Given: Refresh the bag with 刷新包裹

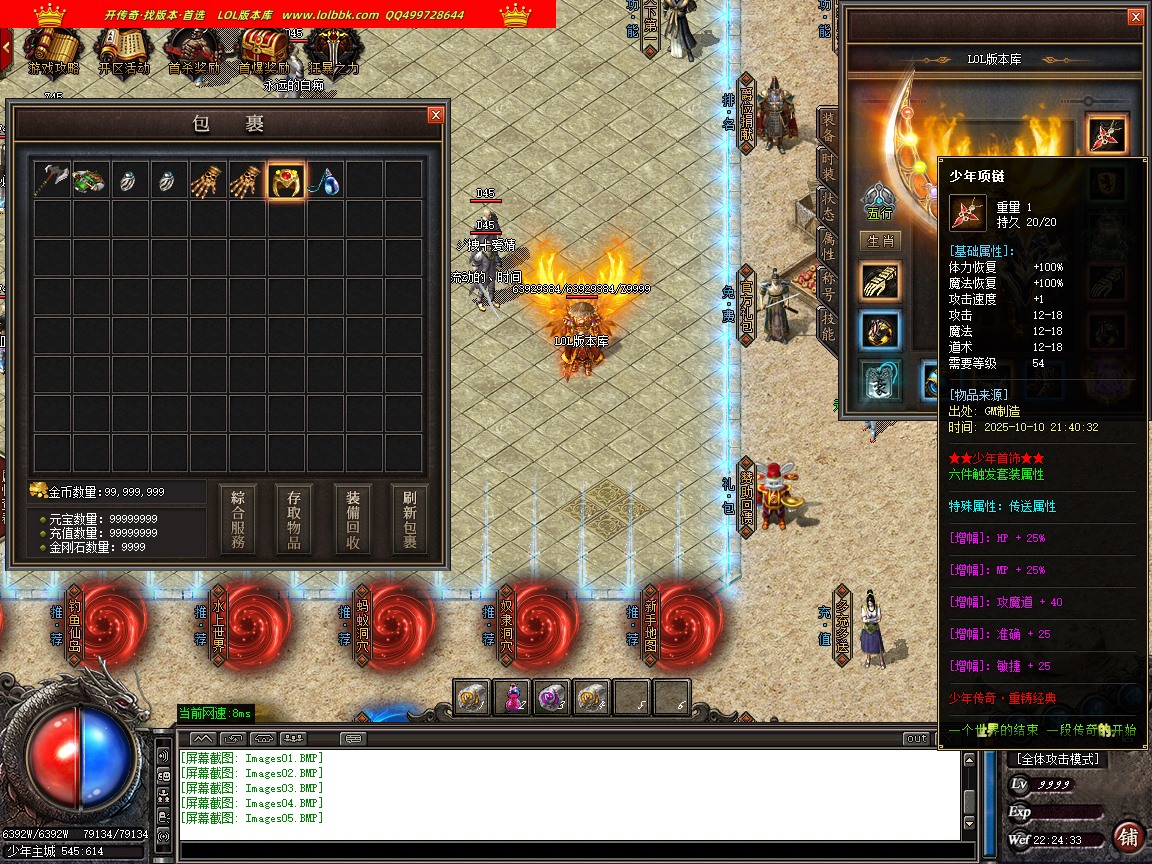Looking at the screenshot, I should [x=409, y=520].
